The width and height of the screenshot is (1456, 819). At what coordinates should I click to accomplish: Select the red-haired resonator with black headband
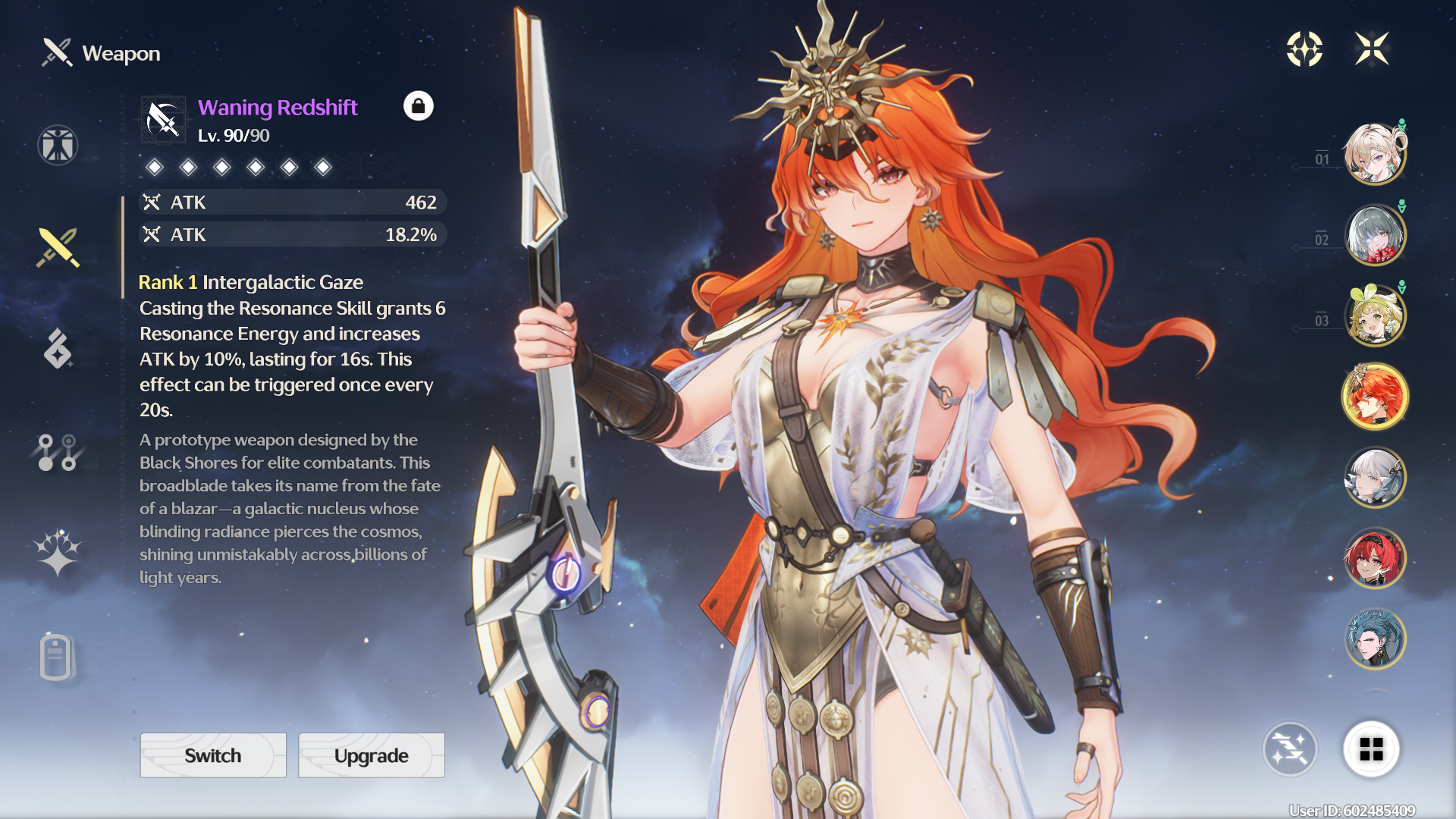[x=1374, y=559]
